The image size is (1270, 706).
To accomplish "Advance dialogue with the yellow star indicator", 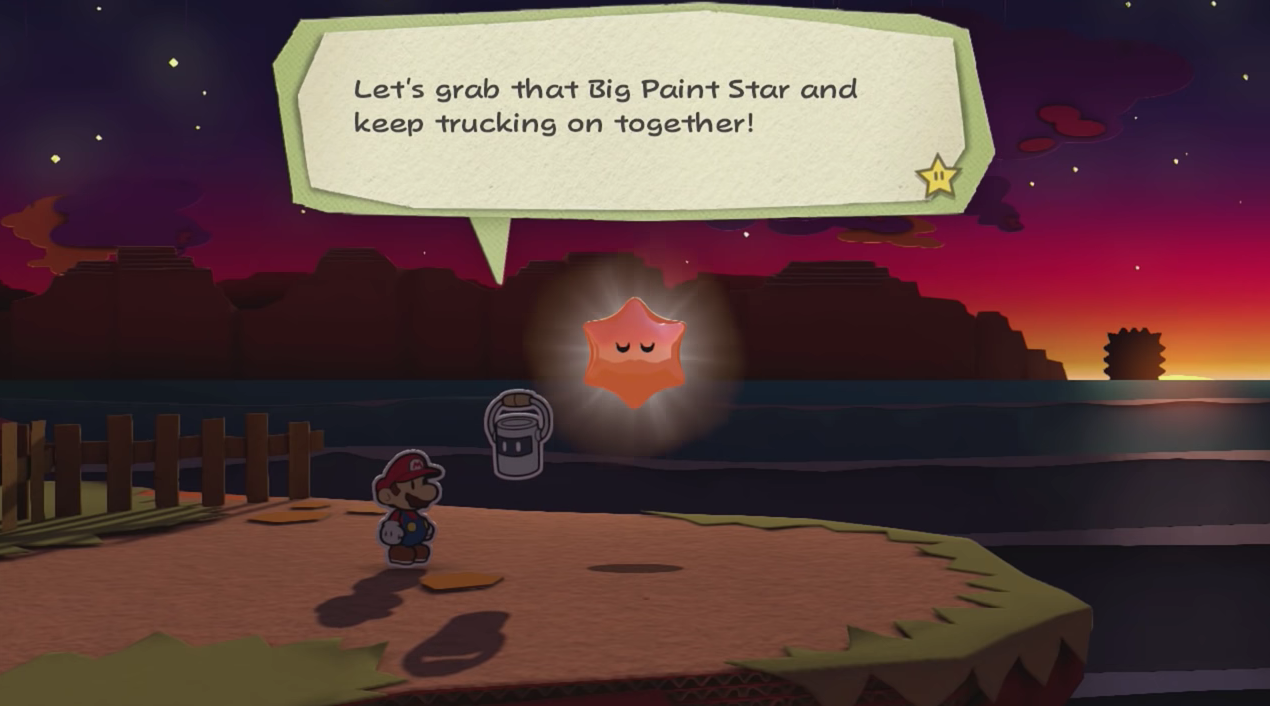I will coord(938,178).
